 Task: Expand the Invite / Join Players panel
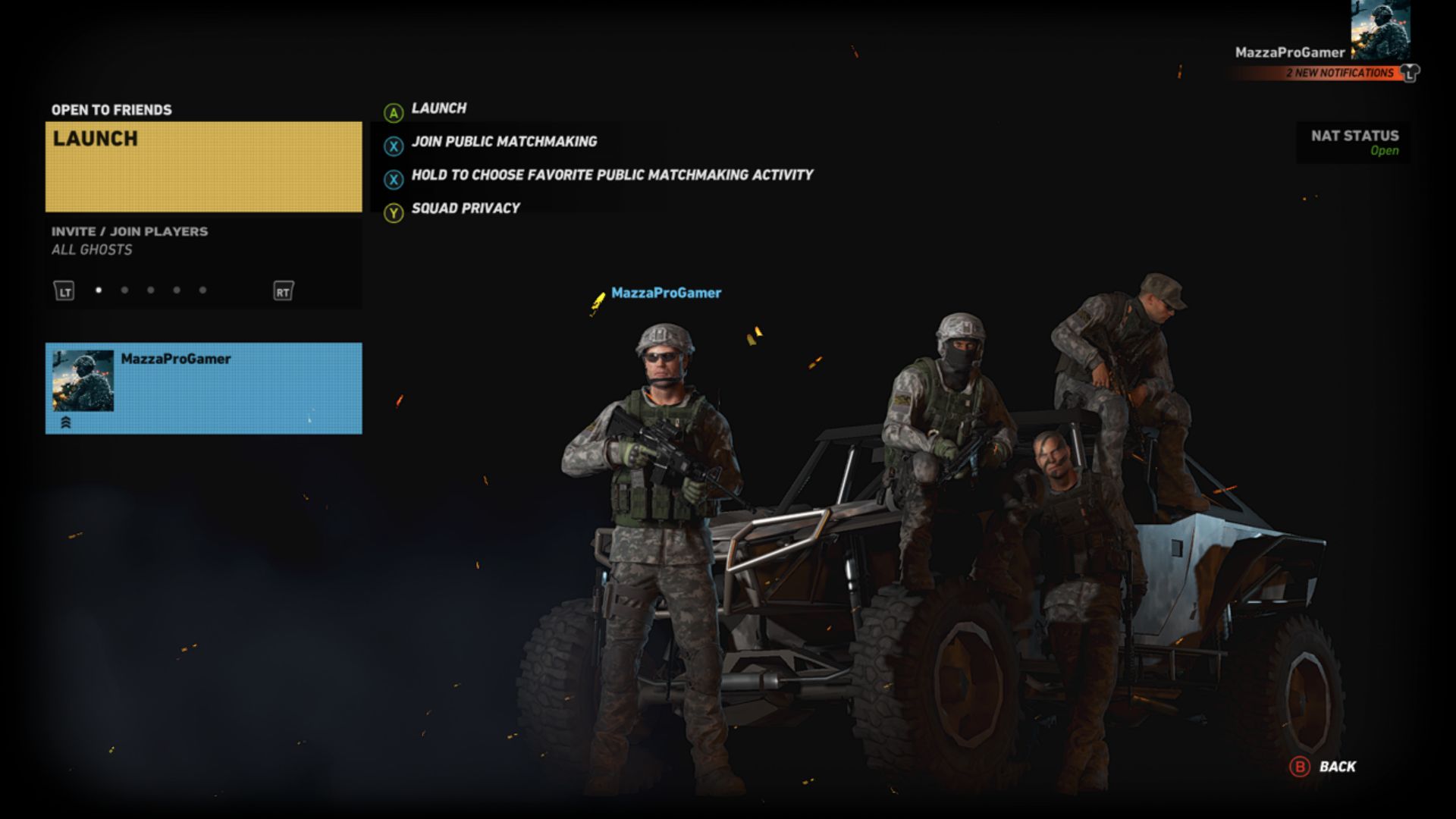[x=129, y=231]
